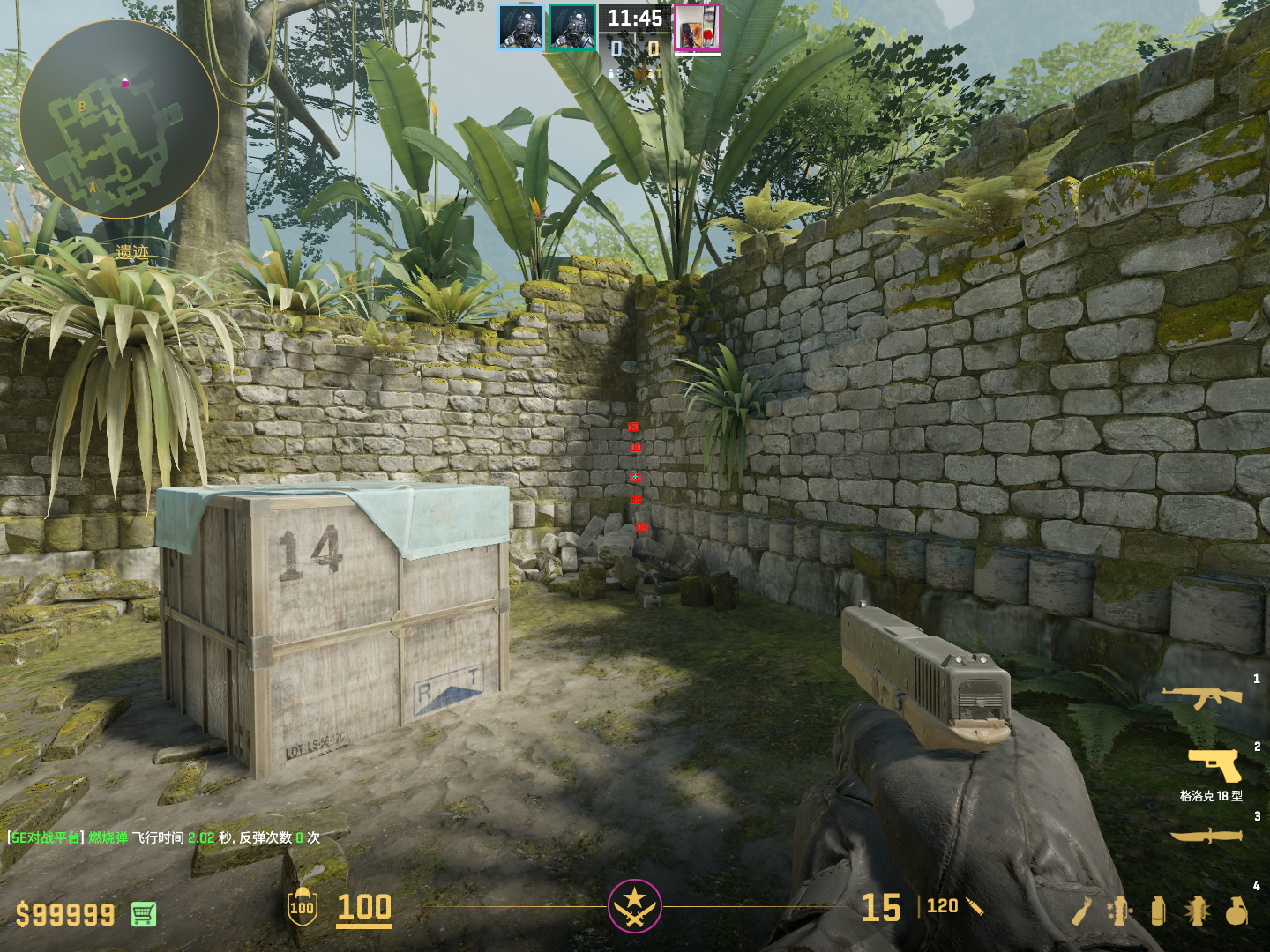
Task: Click the team star emblem badge
Action: 634,905
